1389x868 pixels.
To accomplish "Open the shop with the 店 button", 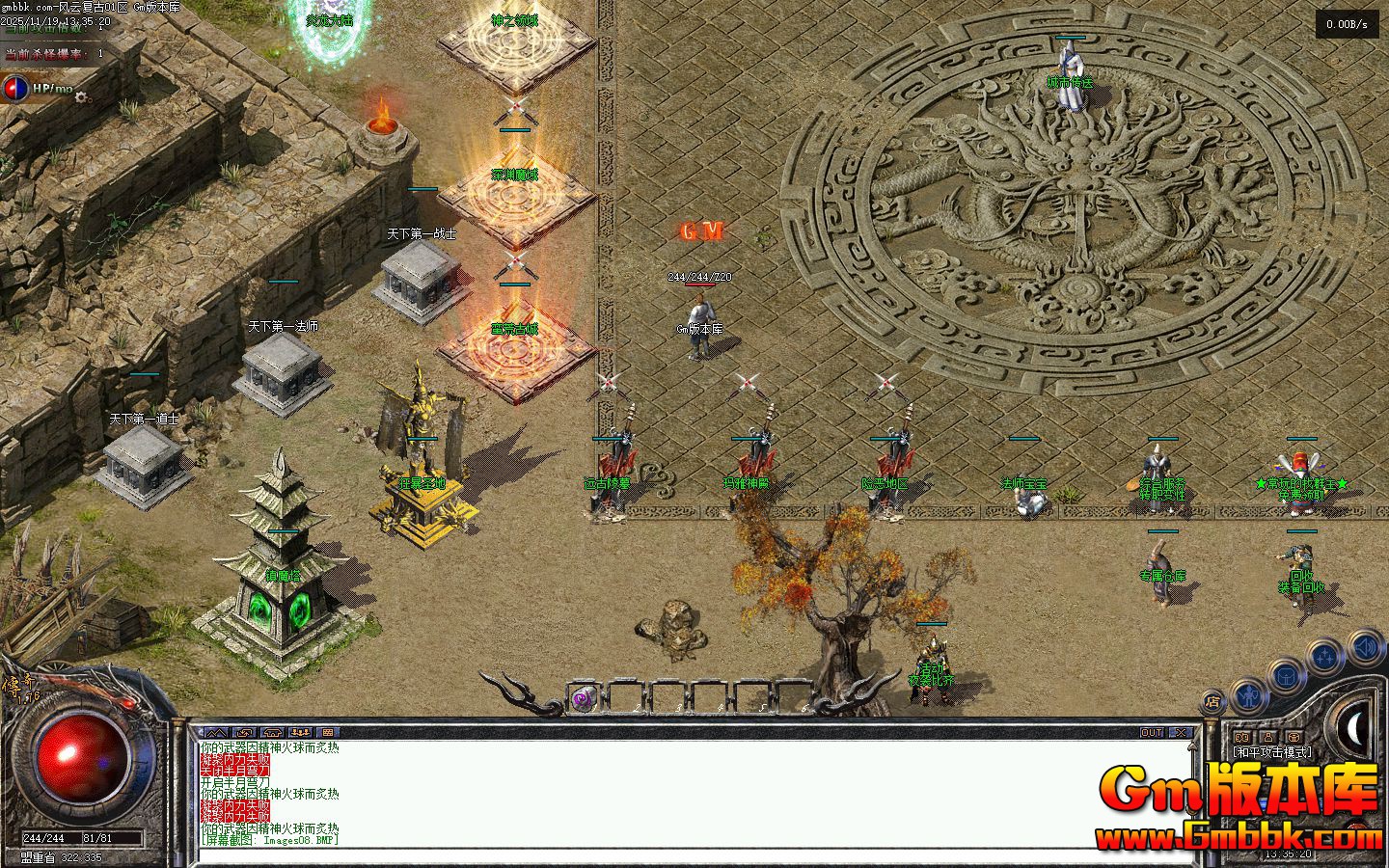I will coord(1212,702).
